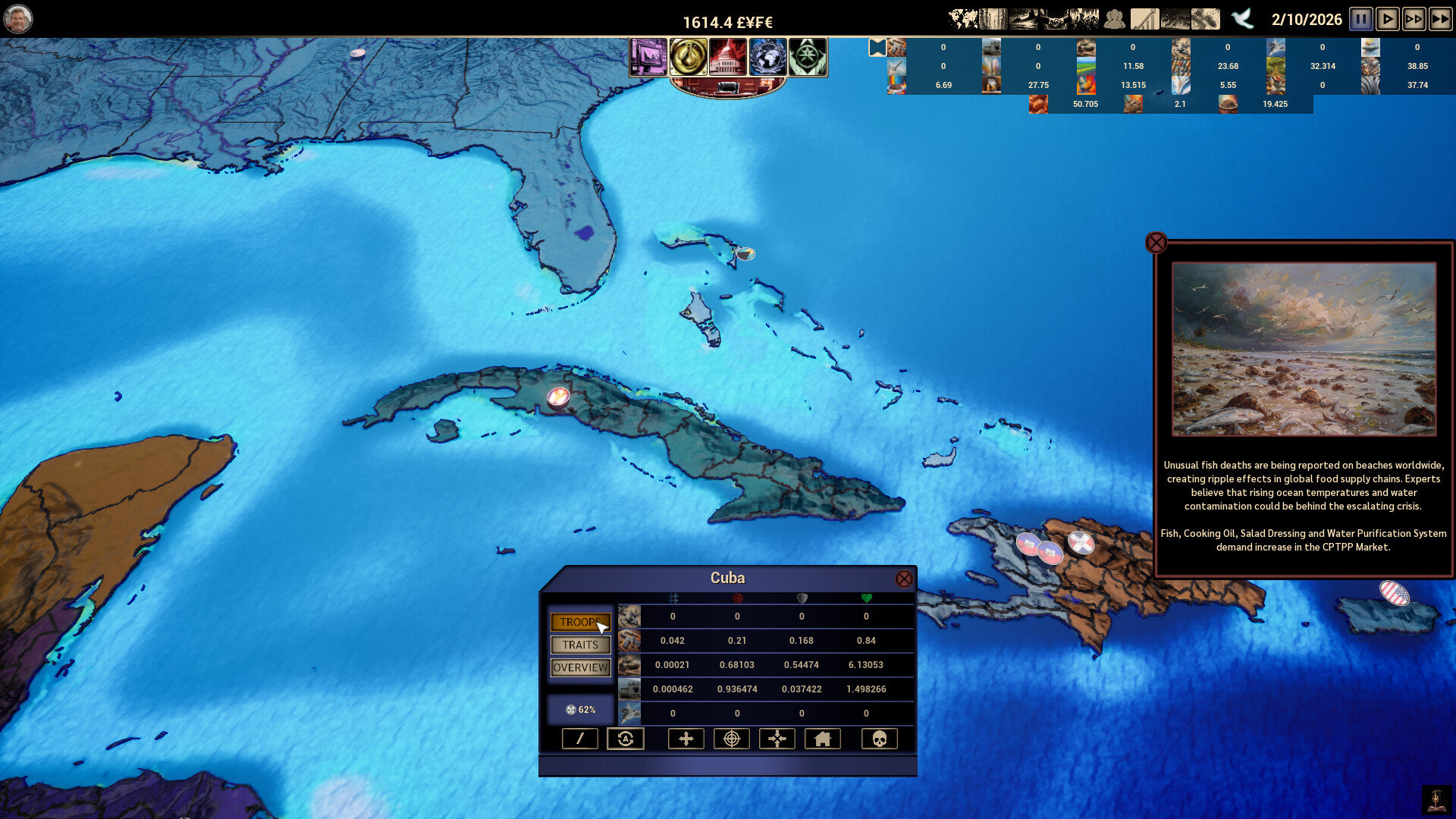Close the fish deaths news popup
Image resolution: width=1456 pixels, height=819 pixels.
pos(1156,243)
